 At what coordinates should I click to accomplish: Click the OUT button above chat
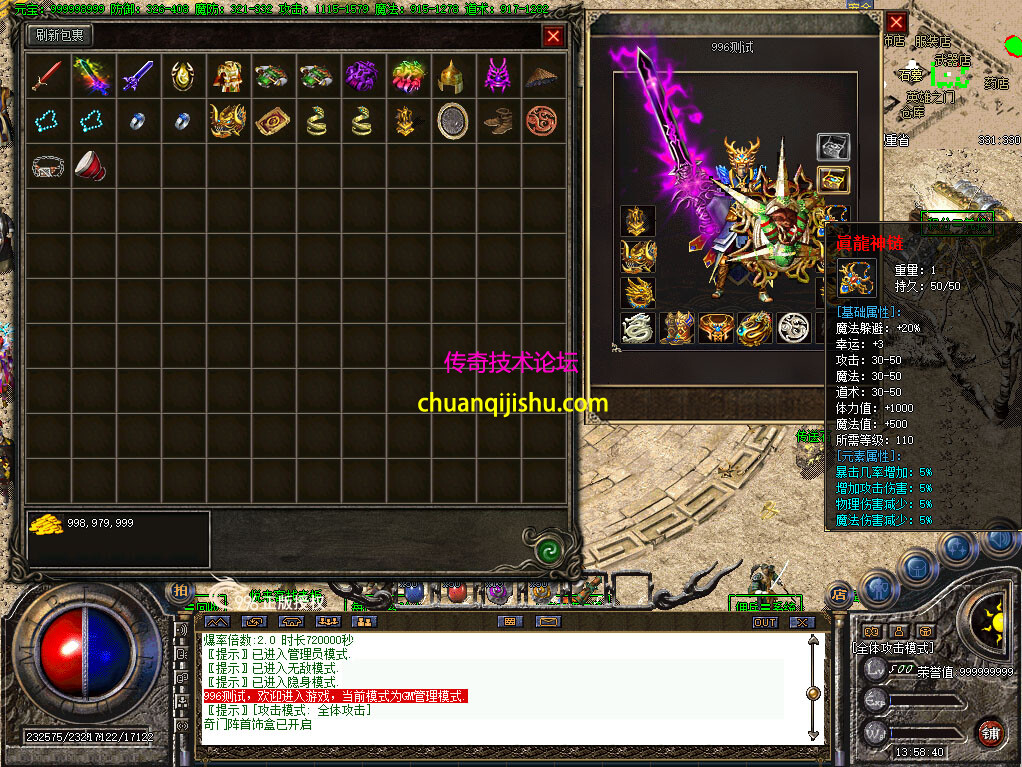[x=765, y=622]
